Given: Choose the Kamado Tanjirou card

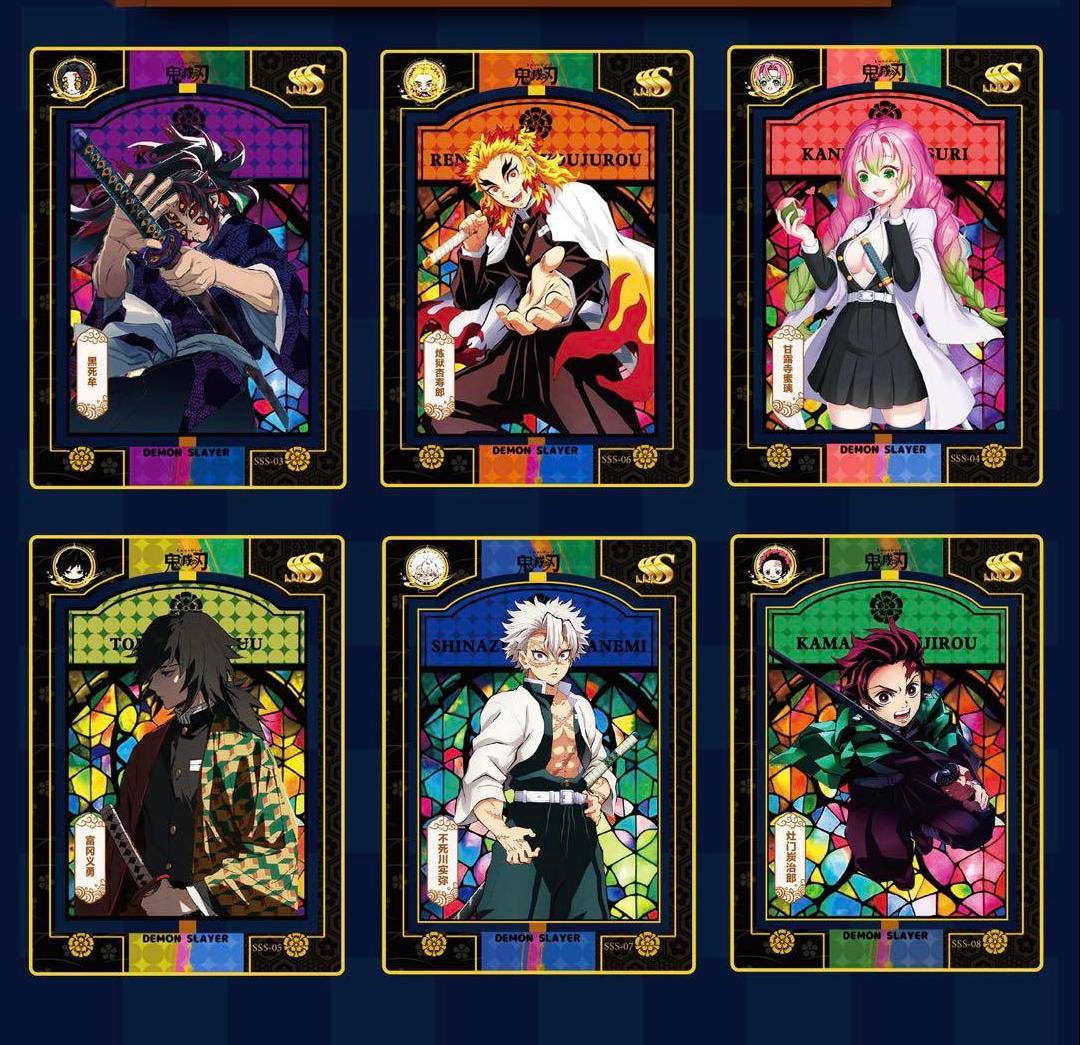Looking at the screenshot, I should [886, 753].
